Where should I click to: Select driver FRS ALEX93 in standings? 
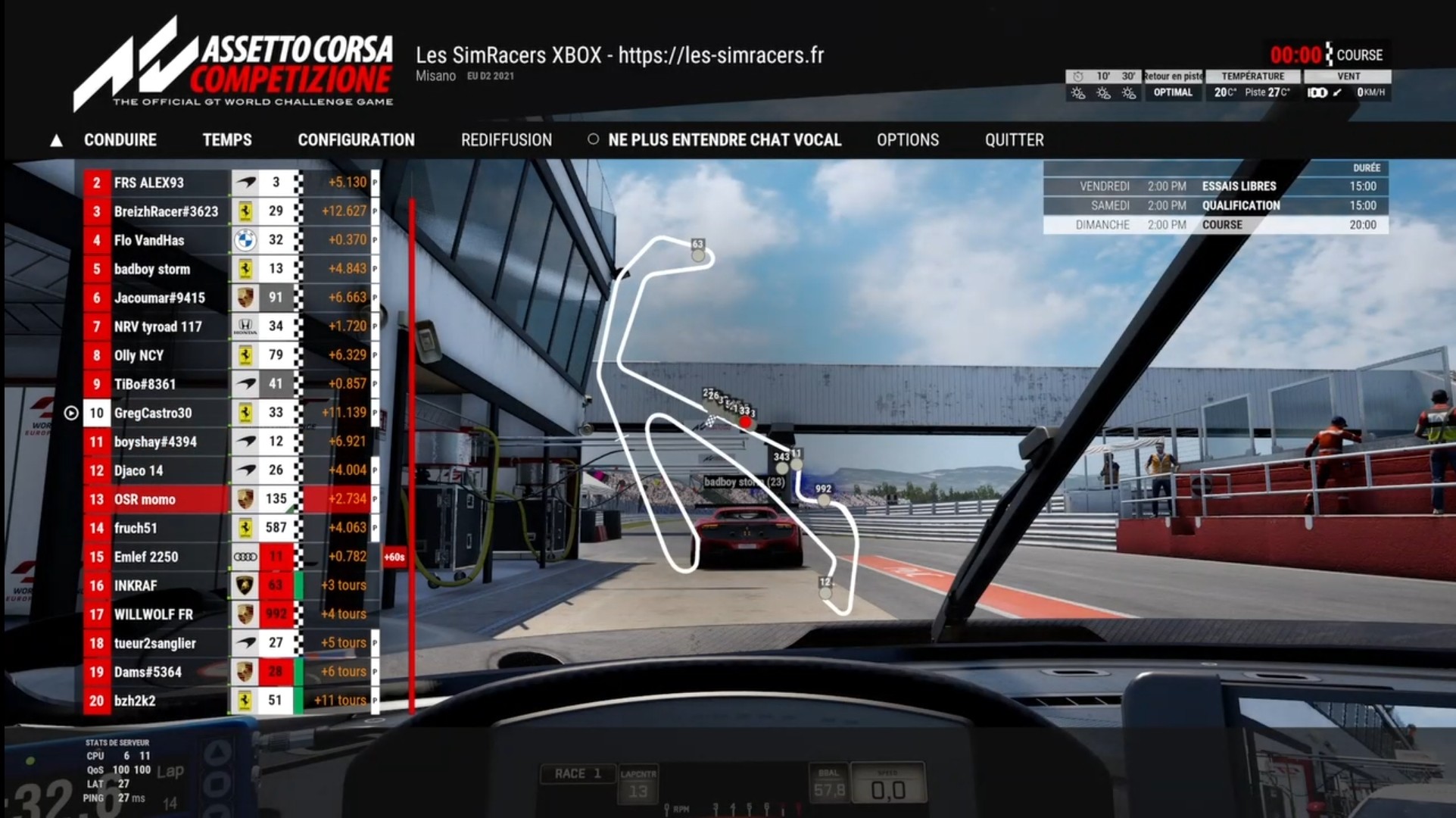pyautogui.click(x=149, y=183)
